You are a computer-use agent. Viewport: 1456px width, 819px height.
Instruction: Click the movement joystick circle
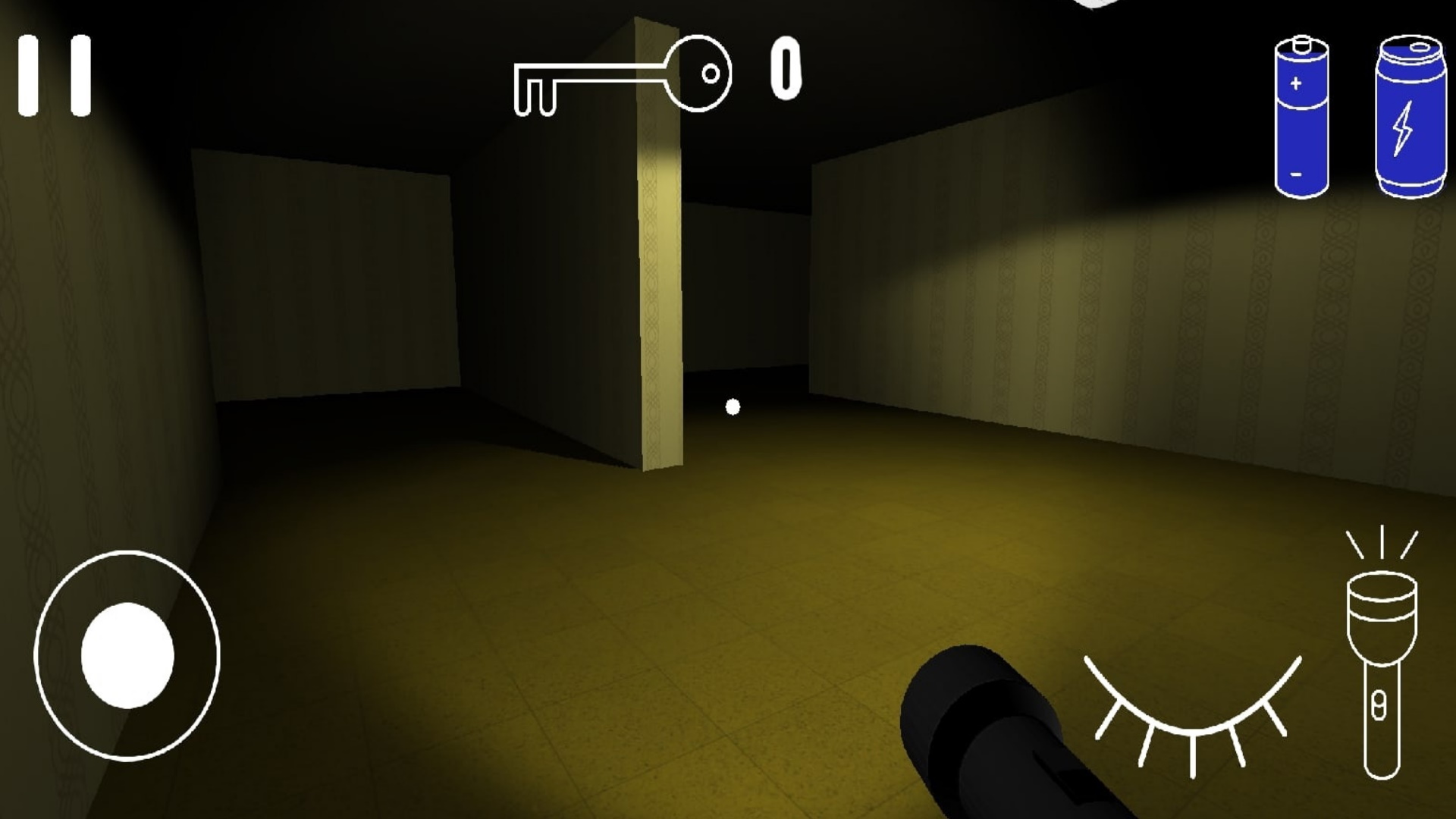click(129, 656)
